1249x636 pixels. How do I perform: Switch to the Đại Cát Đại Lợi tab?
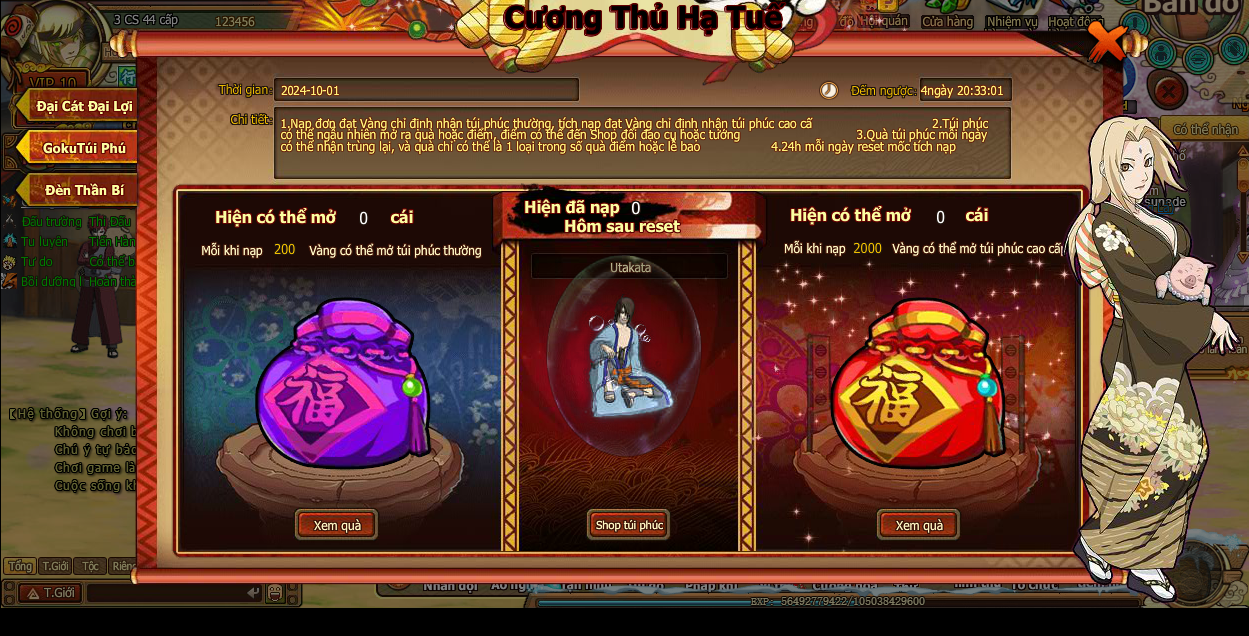tap(83, 106)
